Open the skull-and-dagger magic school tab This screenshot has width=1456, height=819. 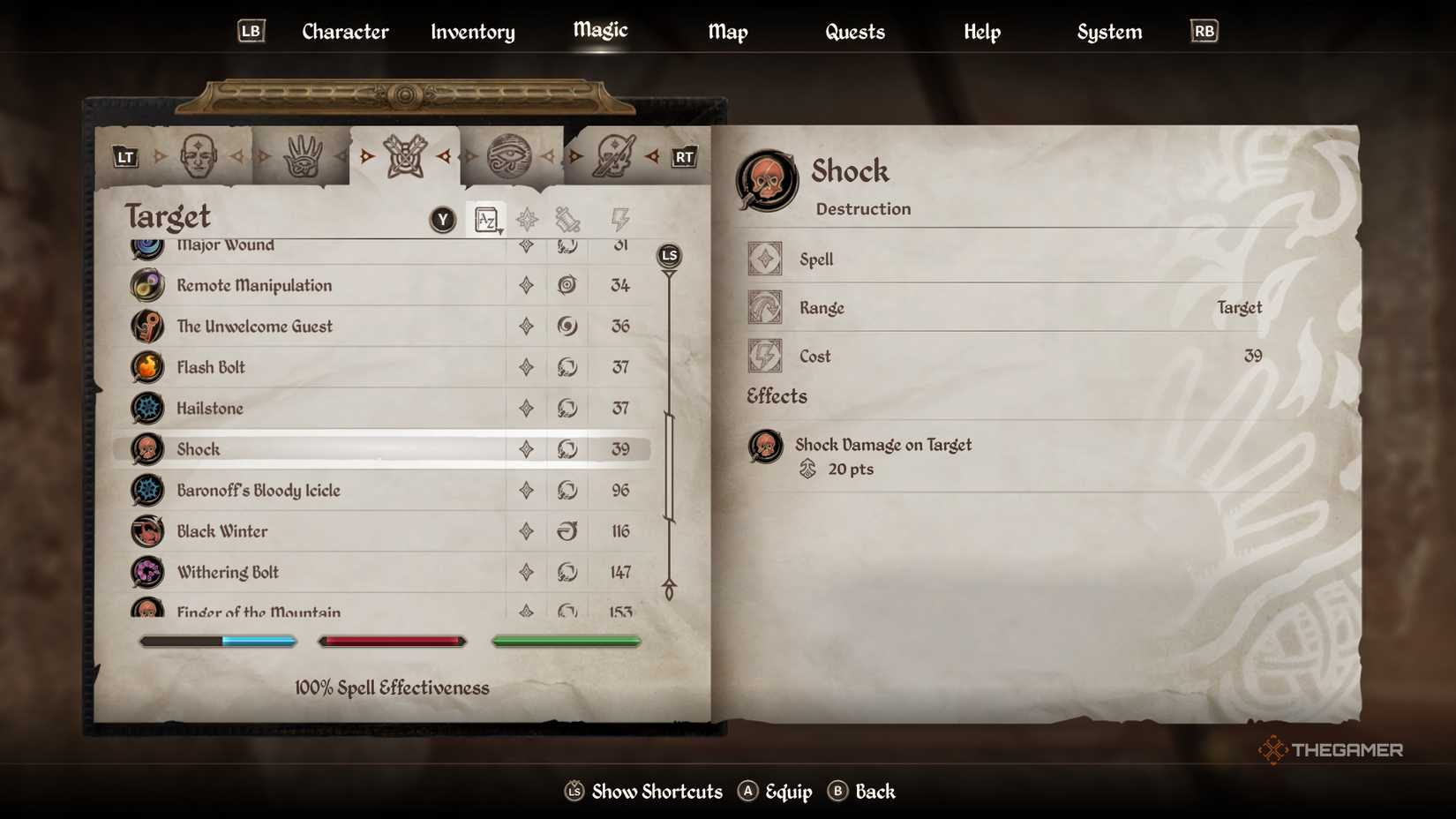click(615, 156)
